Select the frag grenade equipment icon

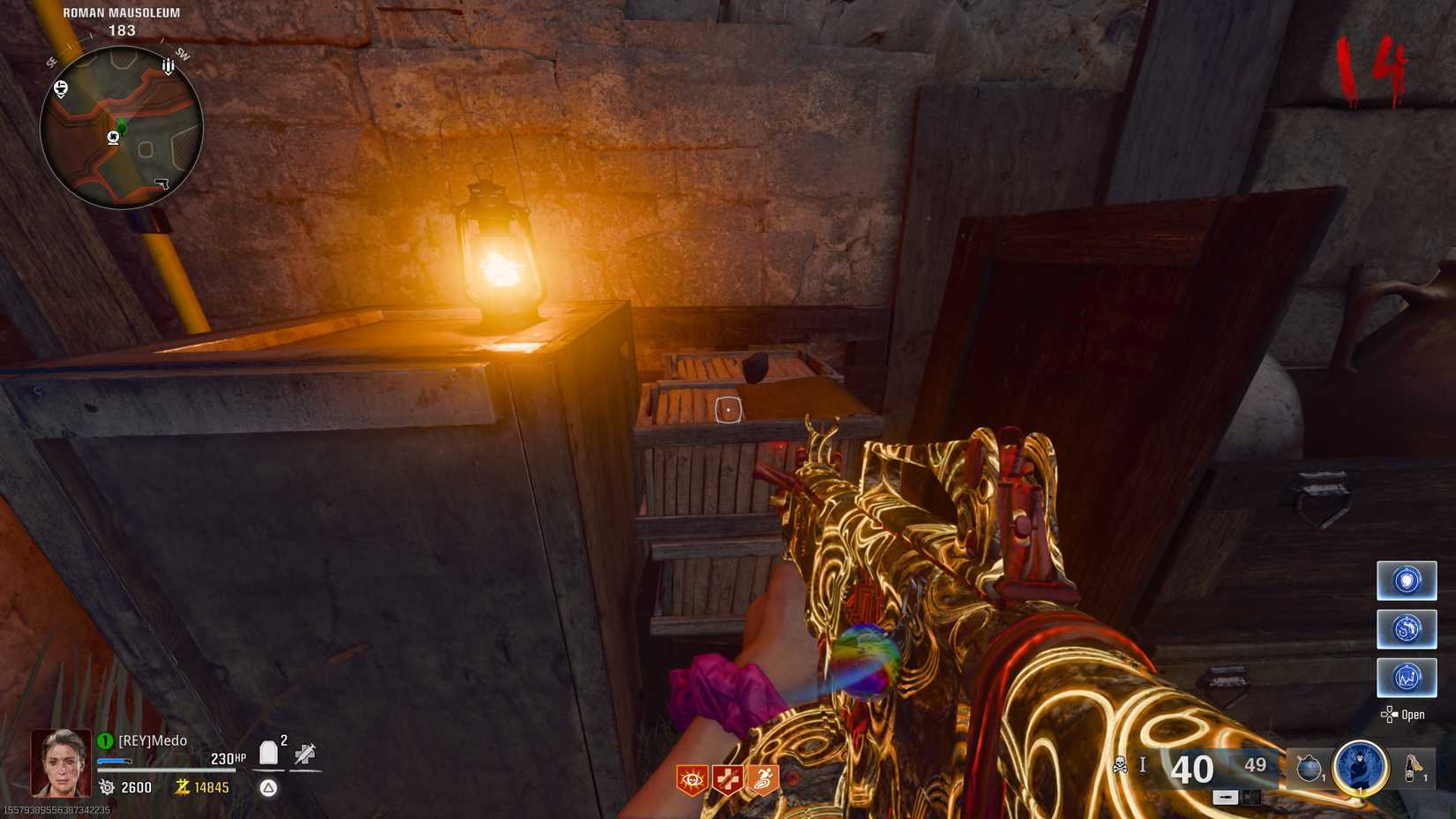click(x=1310, y=766)
